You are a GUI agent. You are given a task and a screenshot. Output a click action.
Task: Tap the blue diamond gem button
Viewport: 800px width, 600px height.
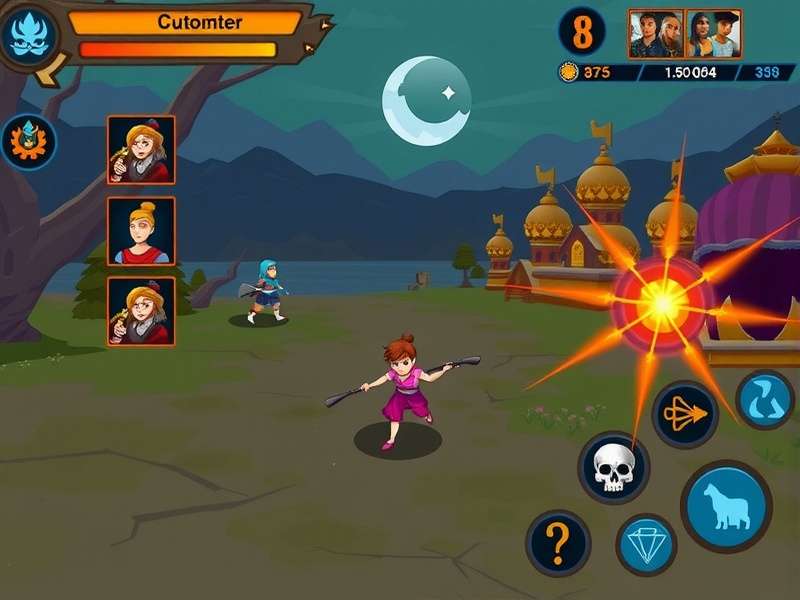click(646, 544)
